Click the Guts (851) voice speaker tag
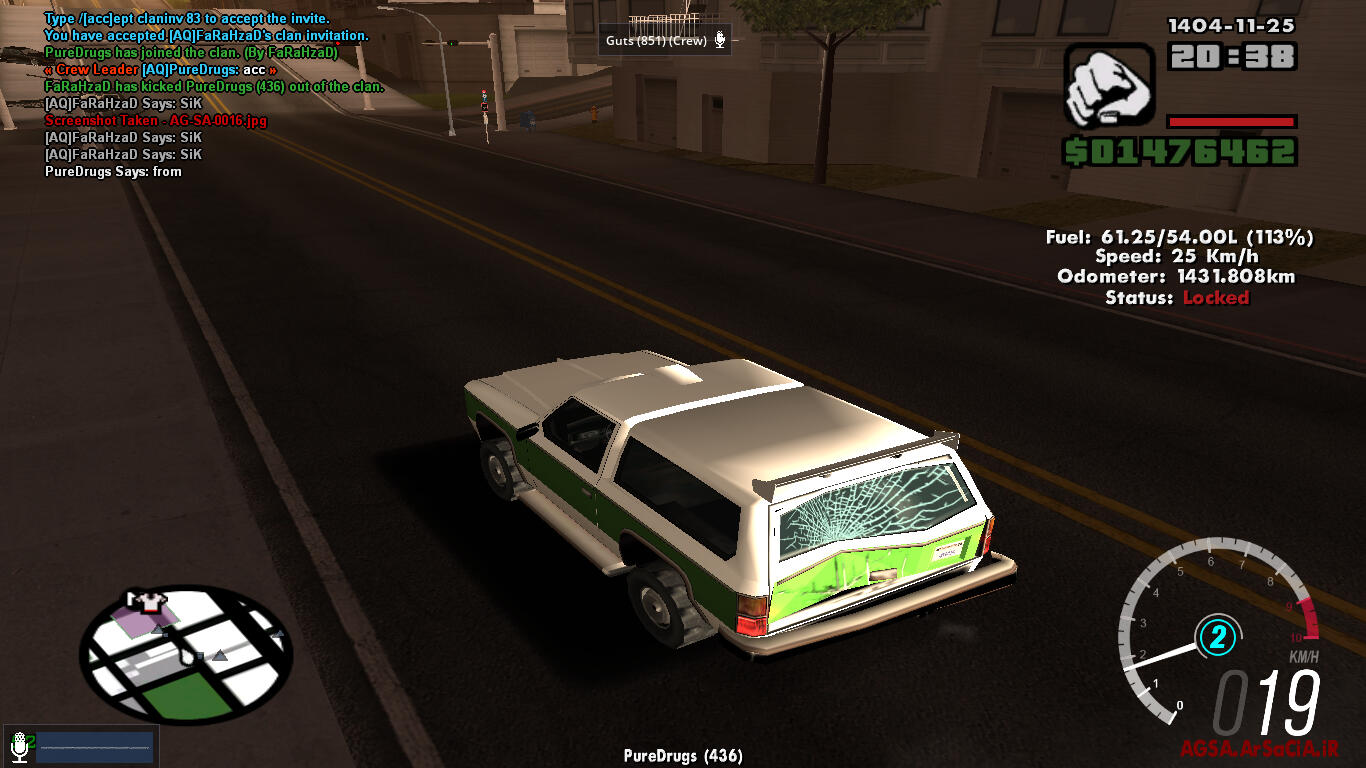This screenshot has height=768, width=1366. [666, 41]
